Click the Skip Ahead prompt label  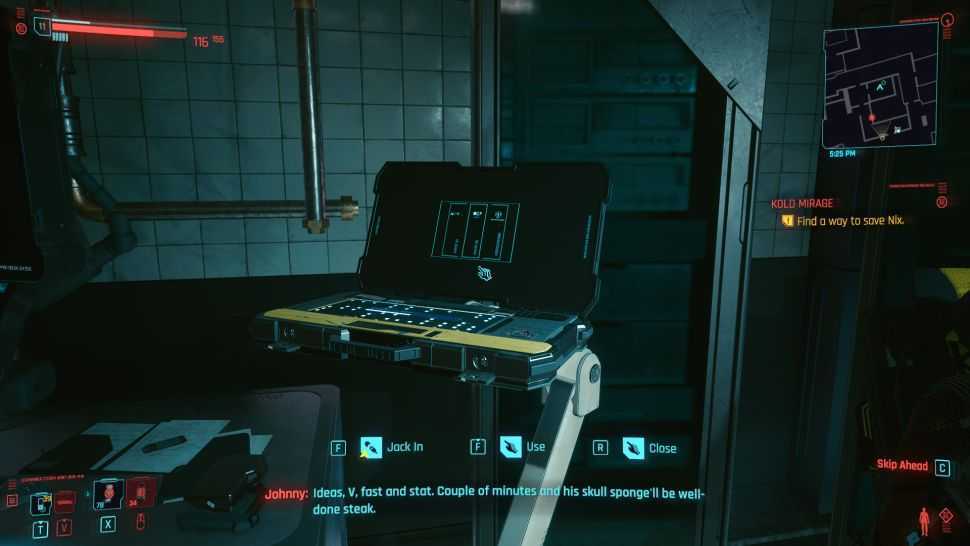pyautogui.click(x=902, y=466)
